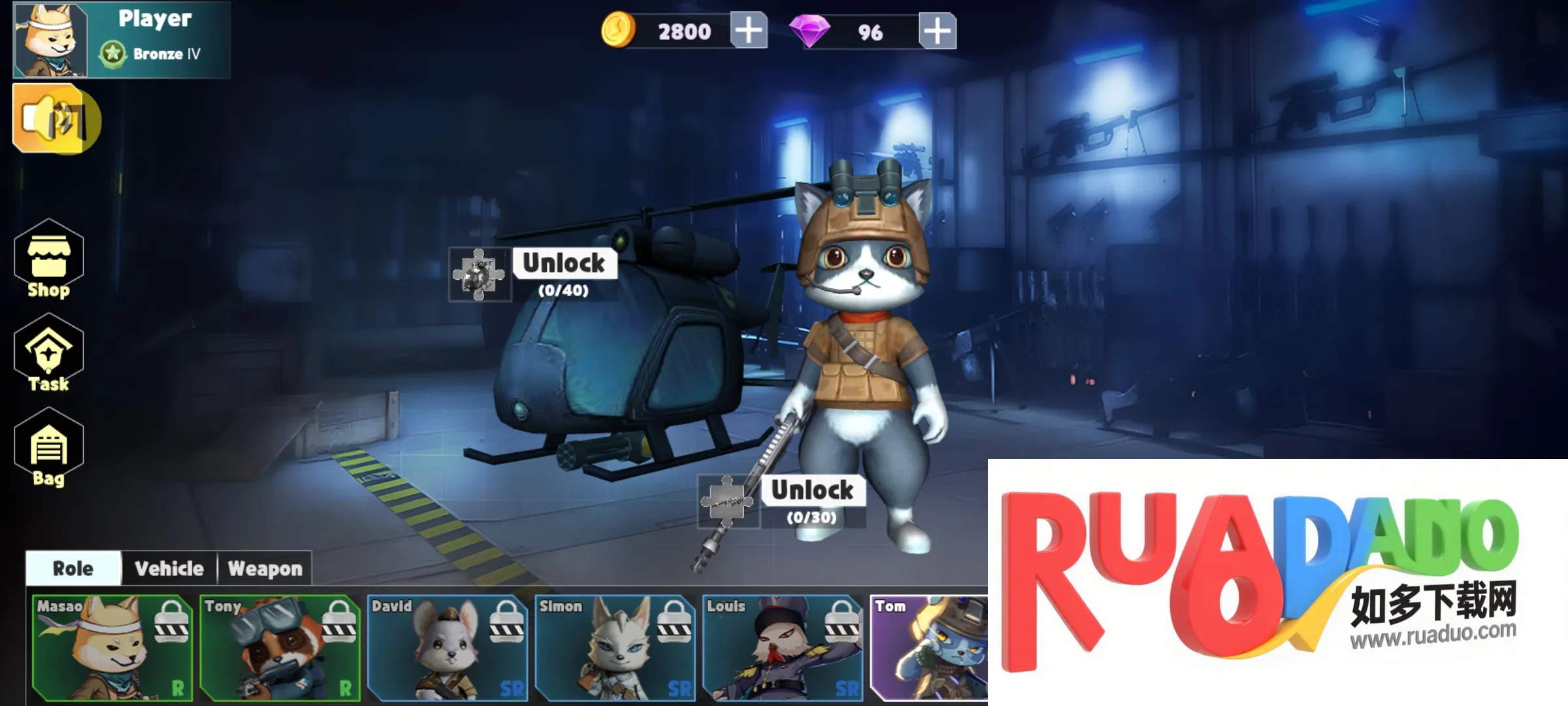
Task: Add more gold coins with plus button
Action: [x=748, y=31]
